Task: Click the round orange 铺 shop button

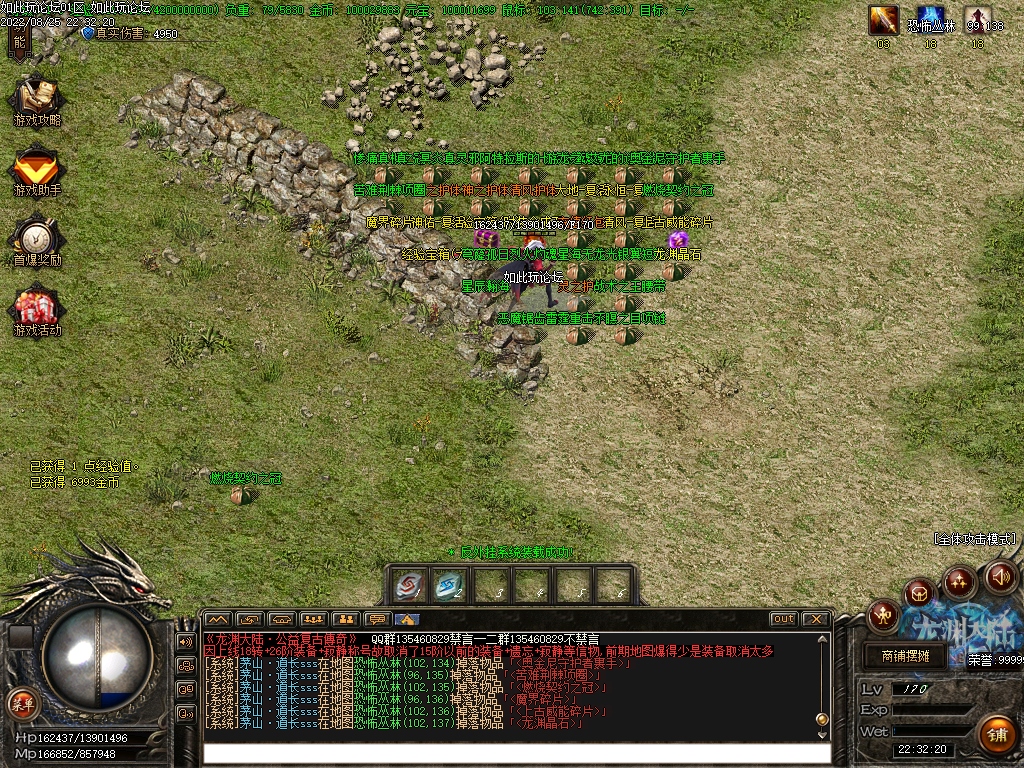Action: tap(995, 734)
